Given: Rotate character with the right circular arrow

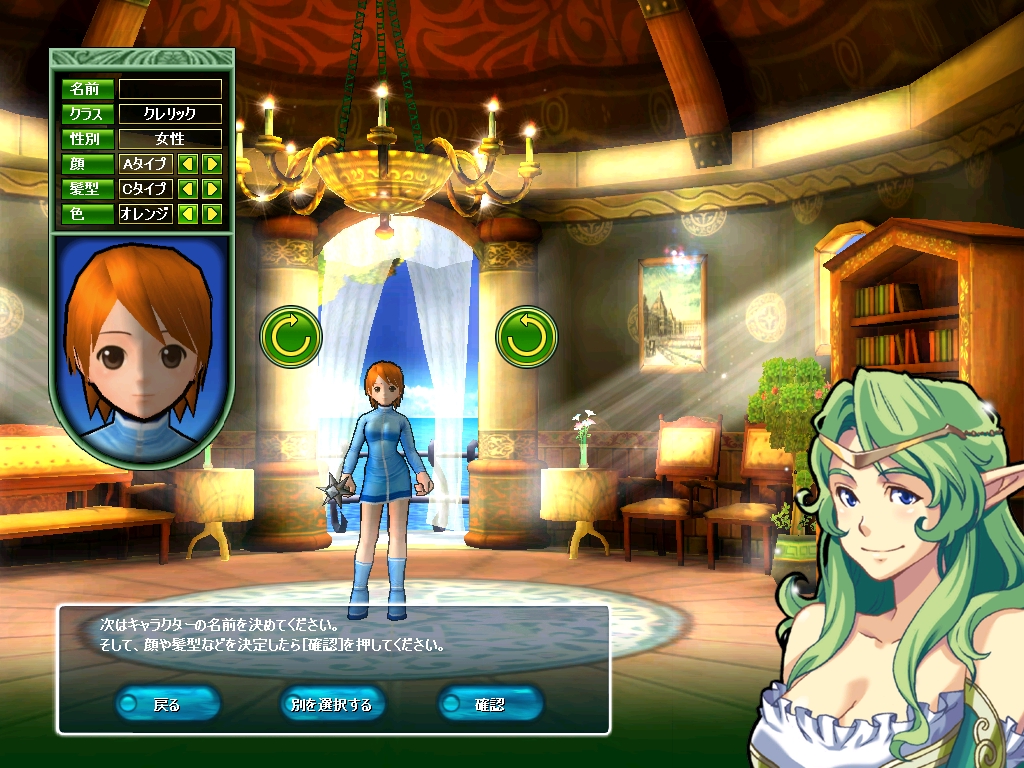Looking at the screenshot, I should pos(527,337).
